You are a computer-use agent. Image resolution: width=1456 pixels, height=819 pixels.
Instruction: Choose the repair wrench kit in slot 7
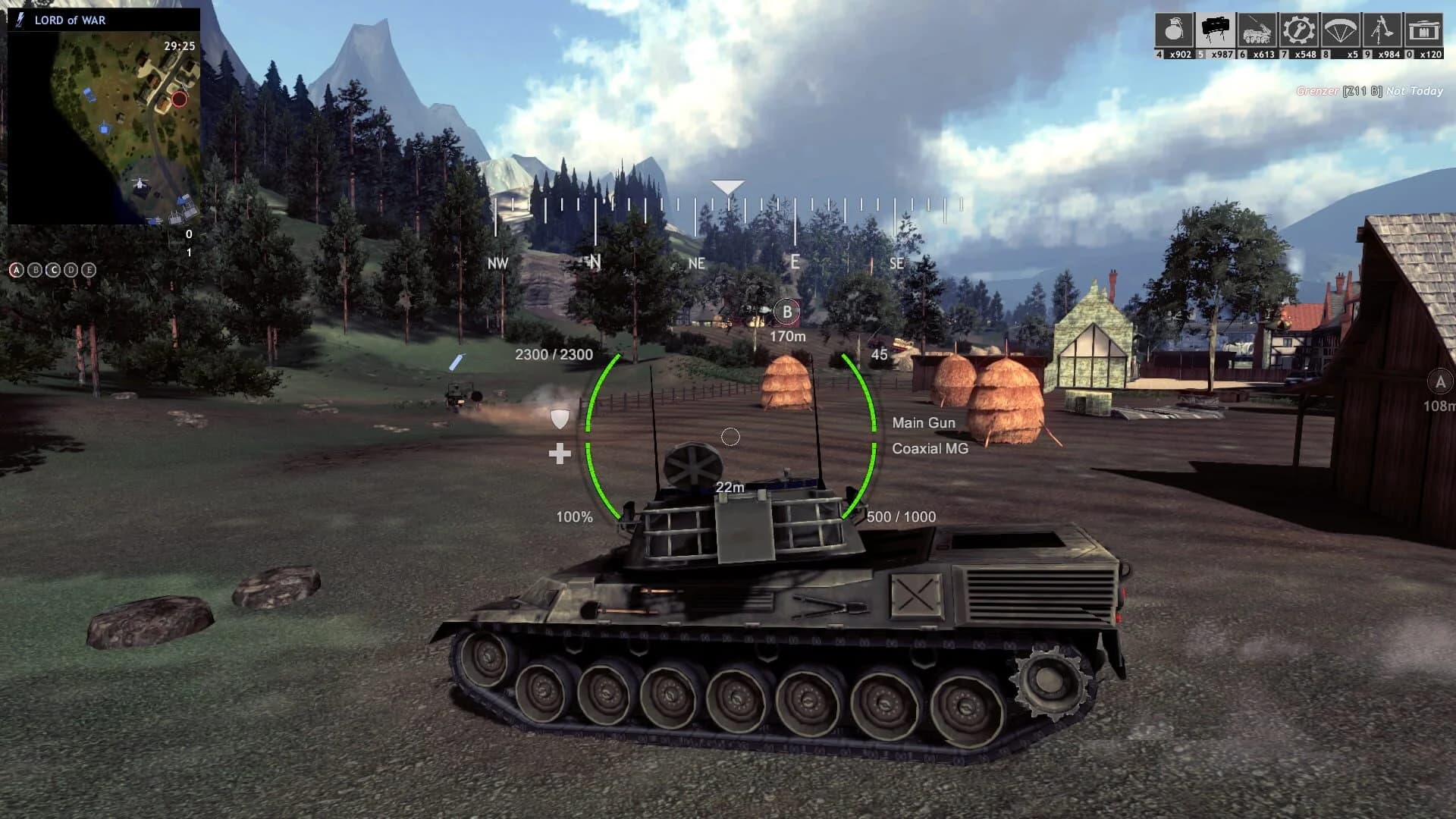[x=1299, y=30]
